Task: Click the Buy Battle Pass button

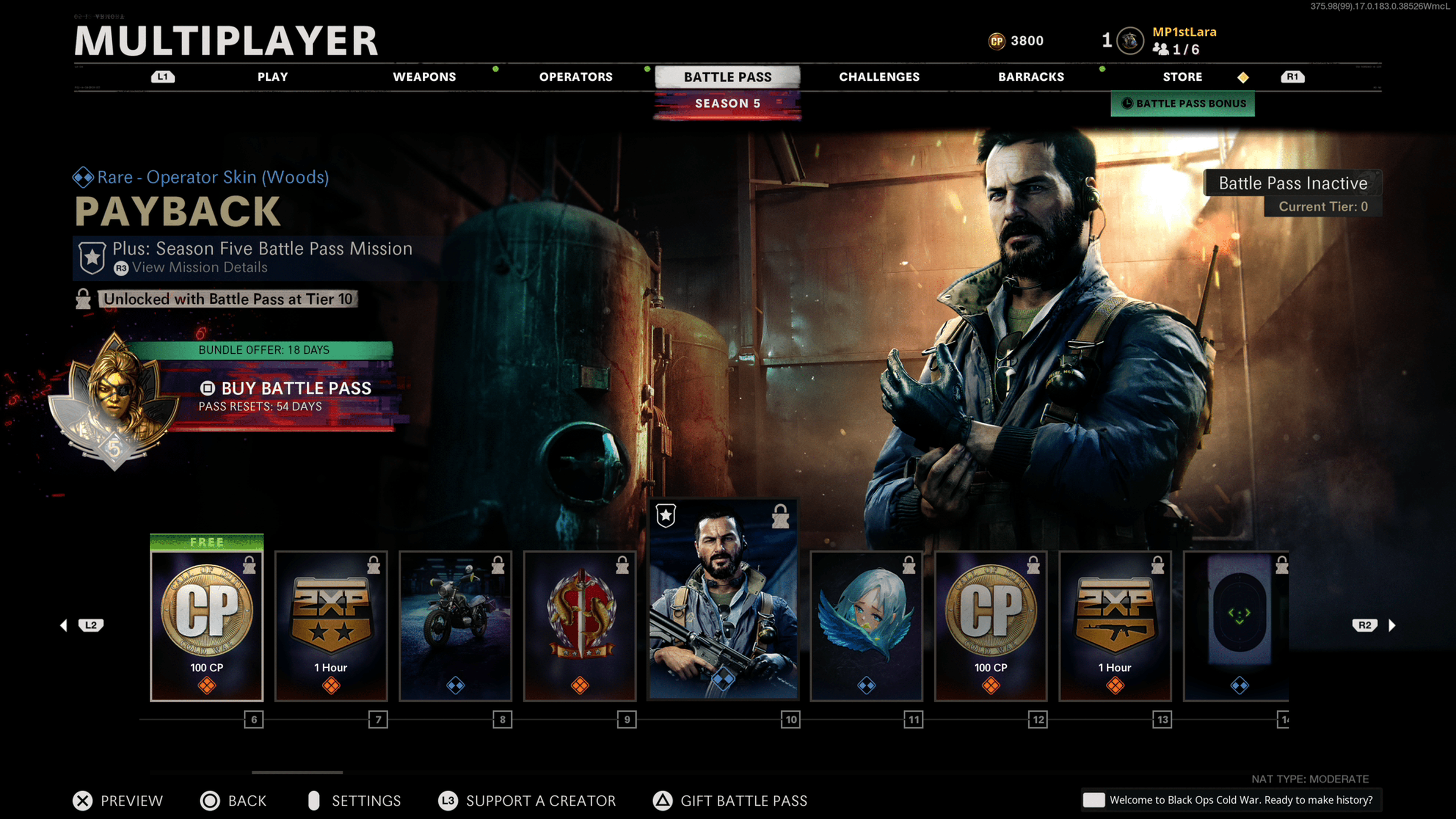Action: [286, 389]
